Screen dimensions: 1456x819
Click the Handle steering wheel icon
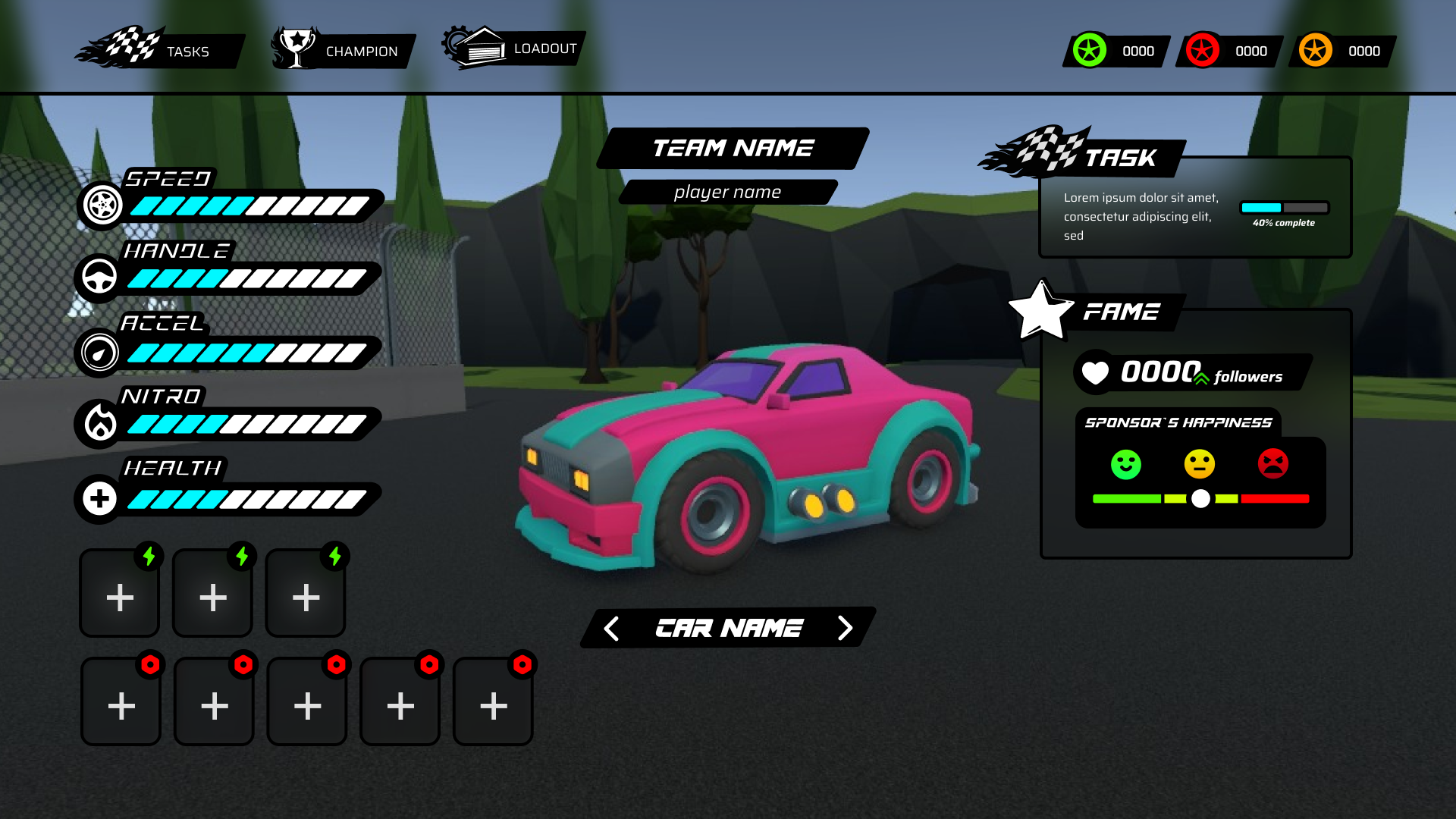99,277
